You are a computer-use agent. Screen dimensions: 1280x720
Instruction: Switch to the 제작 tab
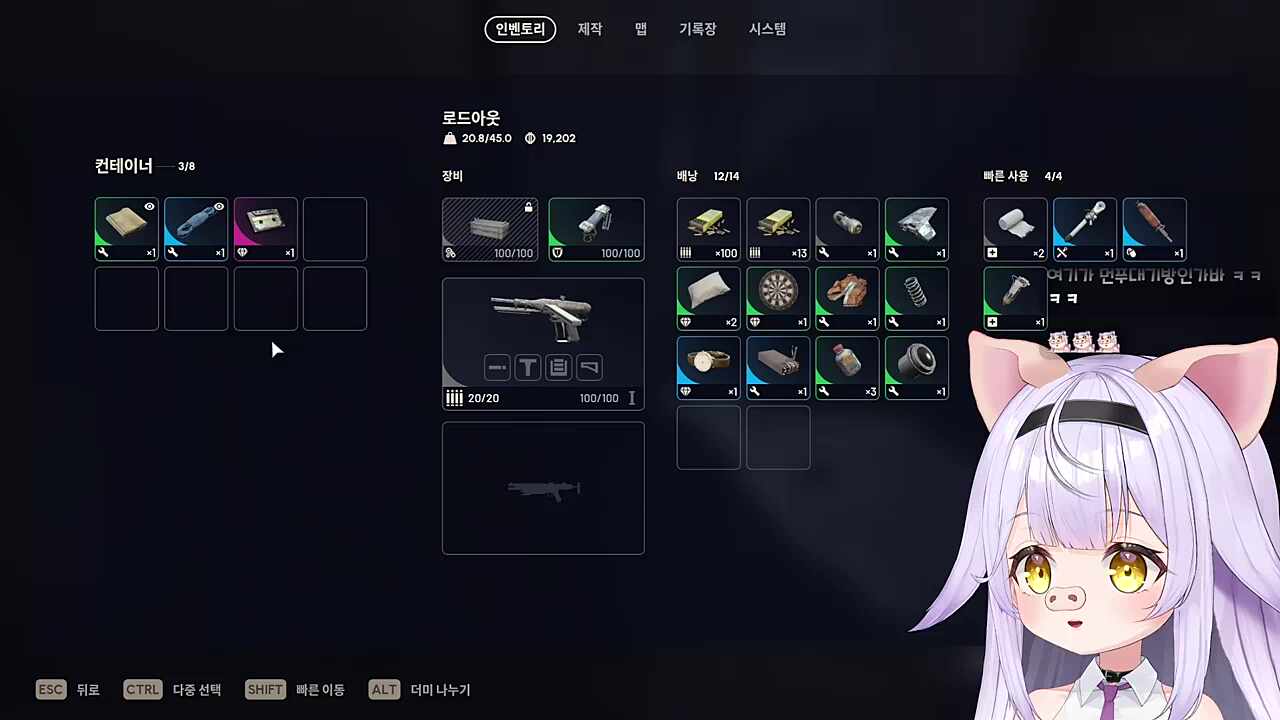[x=589, y=29]
